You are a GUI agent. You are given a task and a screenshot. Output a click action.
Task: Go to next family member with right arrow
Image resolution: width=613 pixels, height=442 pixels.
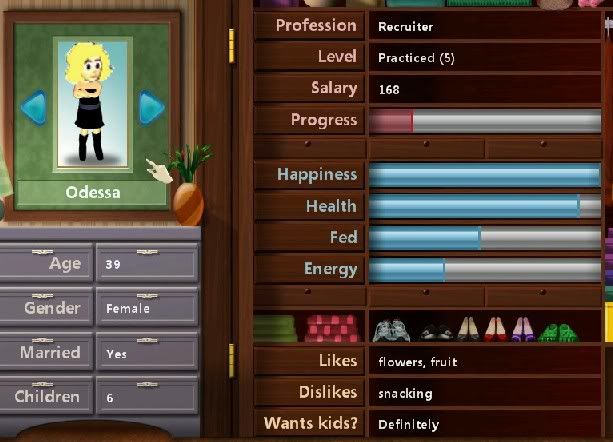(x=151, y=106)
